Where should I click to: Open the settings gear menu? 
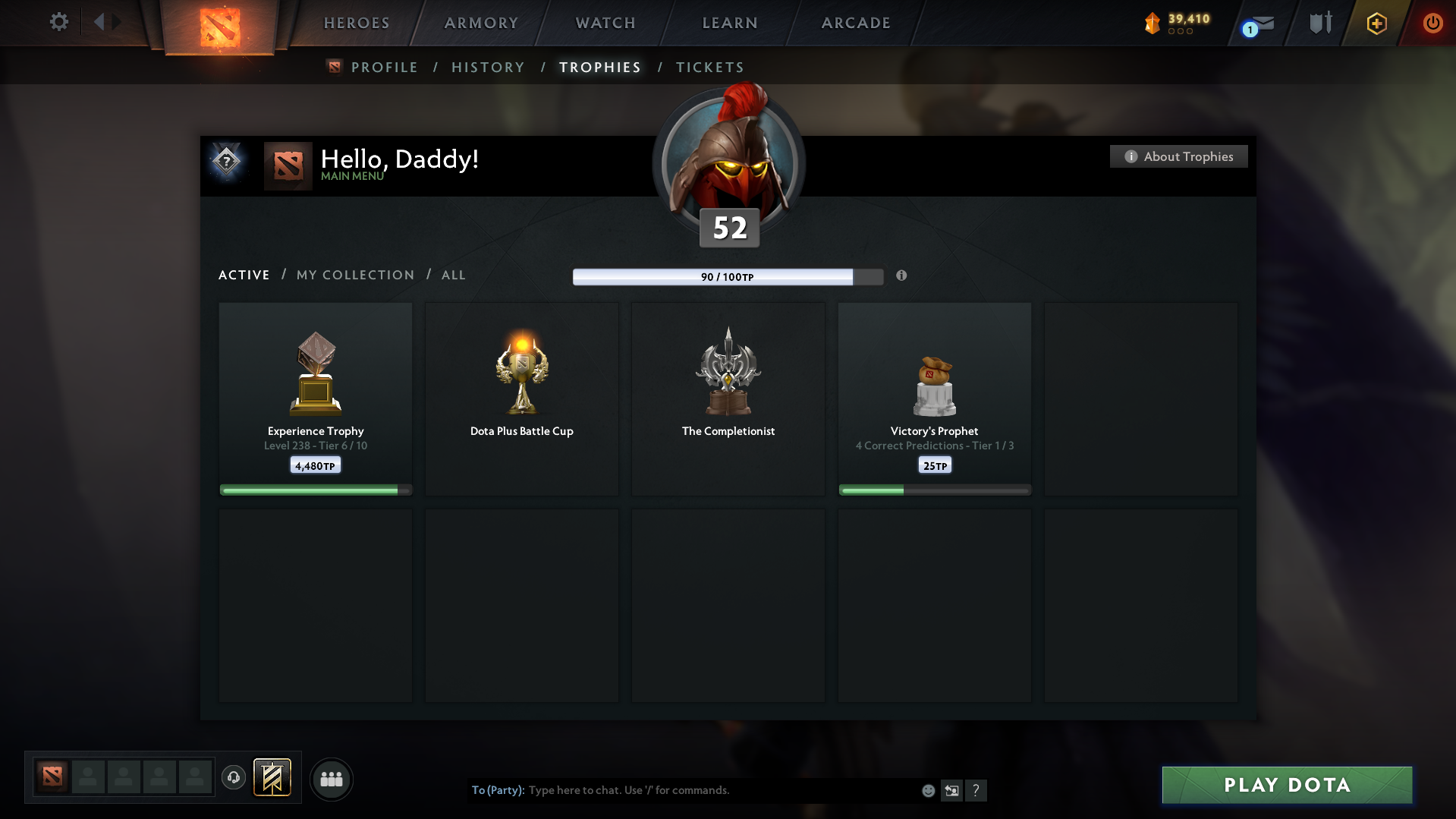(x=59, y=22)
